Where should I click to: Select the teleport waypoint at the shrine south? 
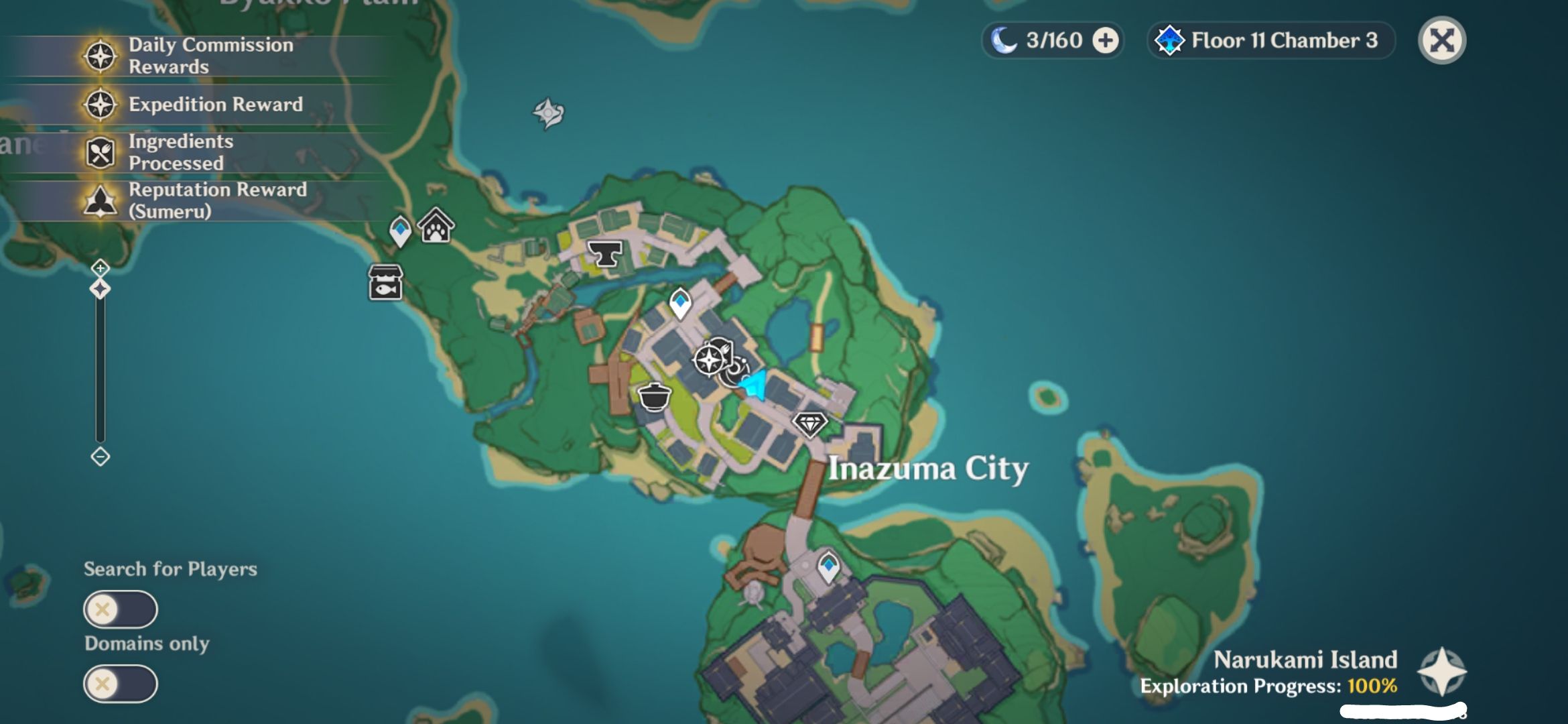[828, 566]
